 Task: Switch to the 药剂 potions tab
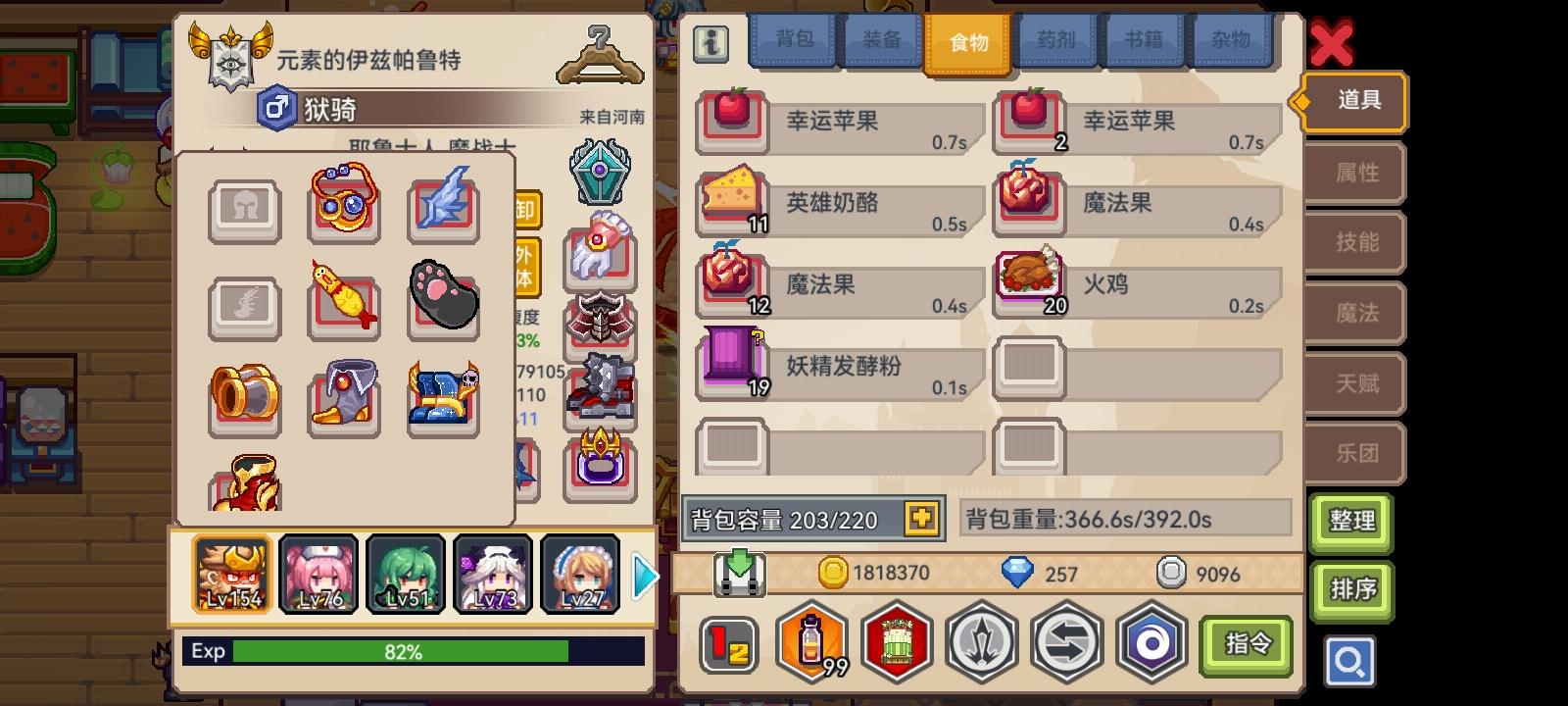[x=1056, y=42]
